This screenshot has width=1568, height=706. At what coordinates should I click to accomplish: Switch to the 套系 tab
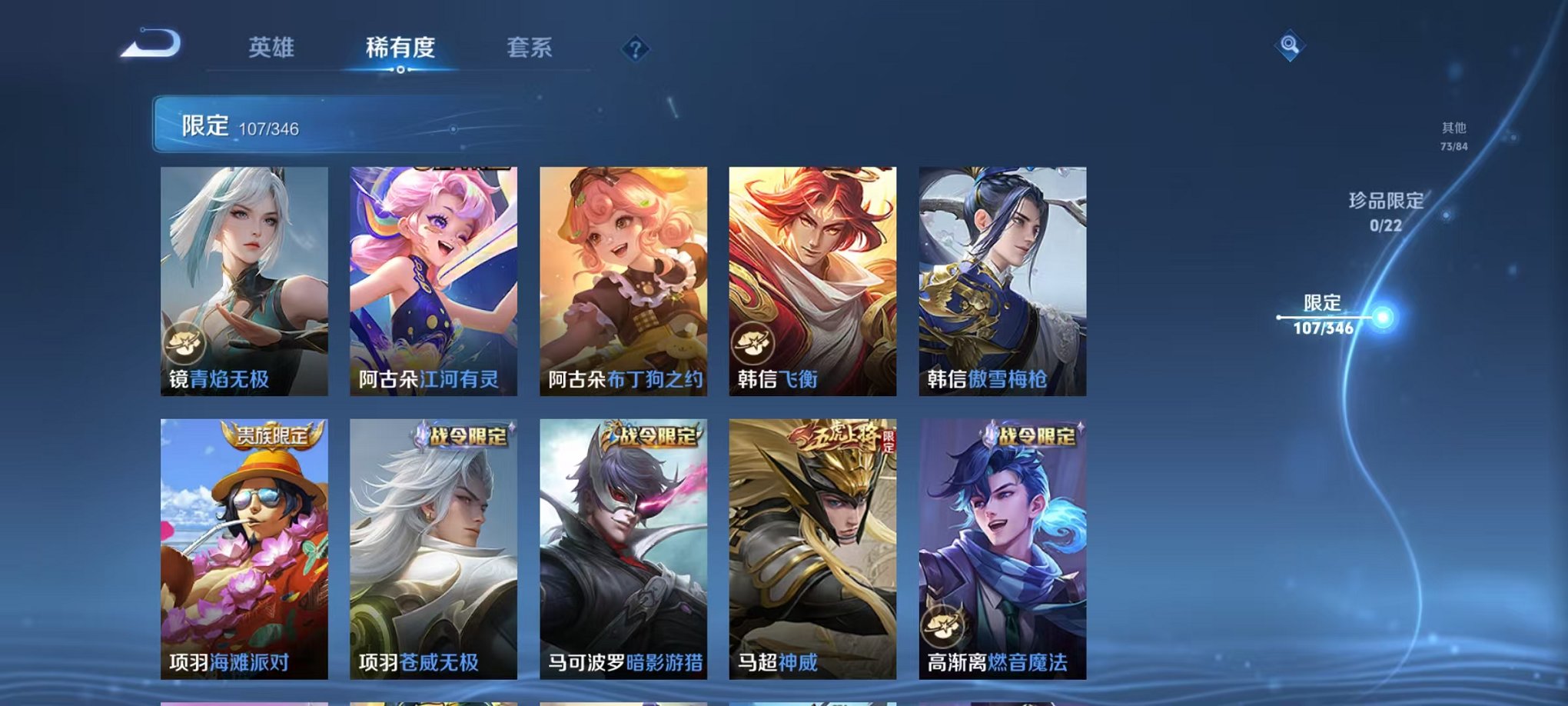pos(530,48)
